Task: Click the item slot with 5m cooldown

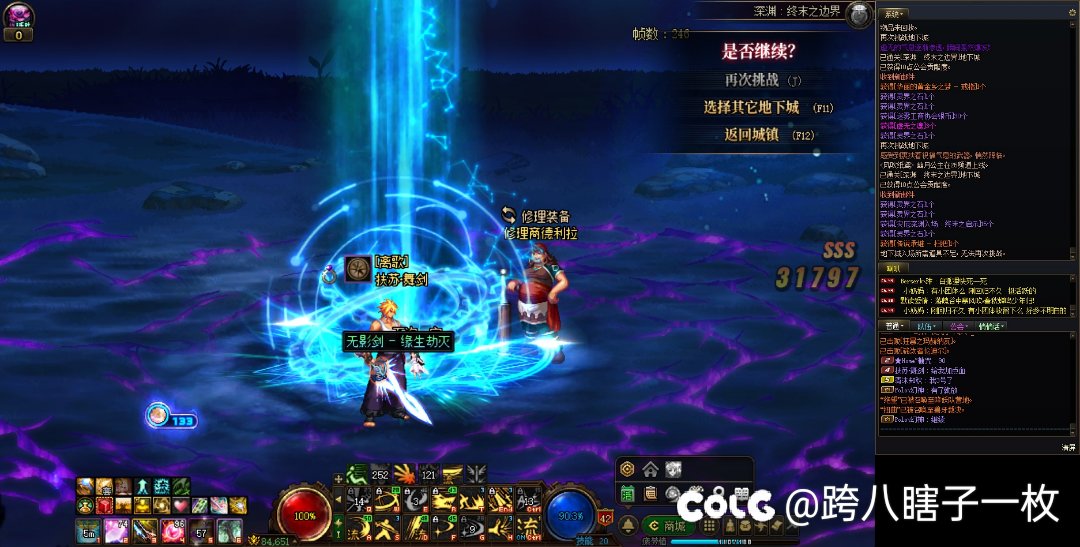Action: (x=88, y=530)
